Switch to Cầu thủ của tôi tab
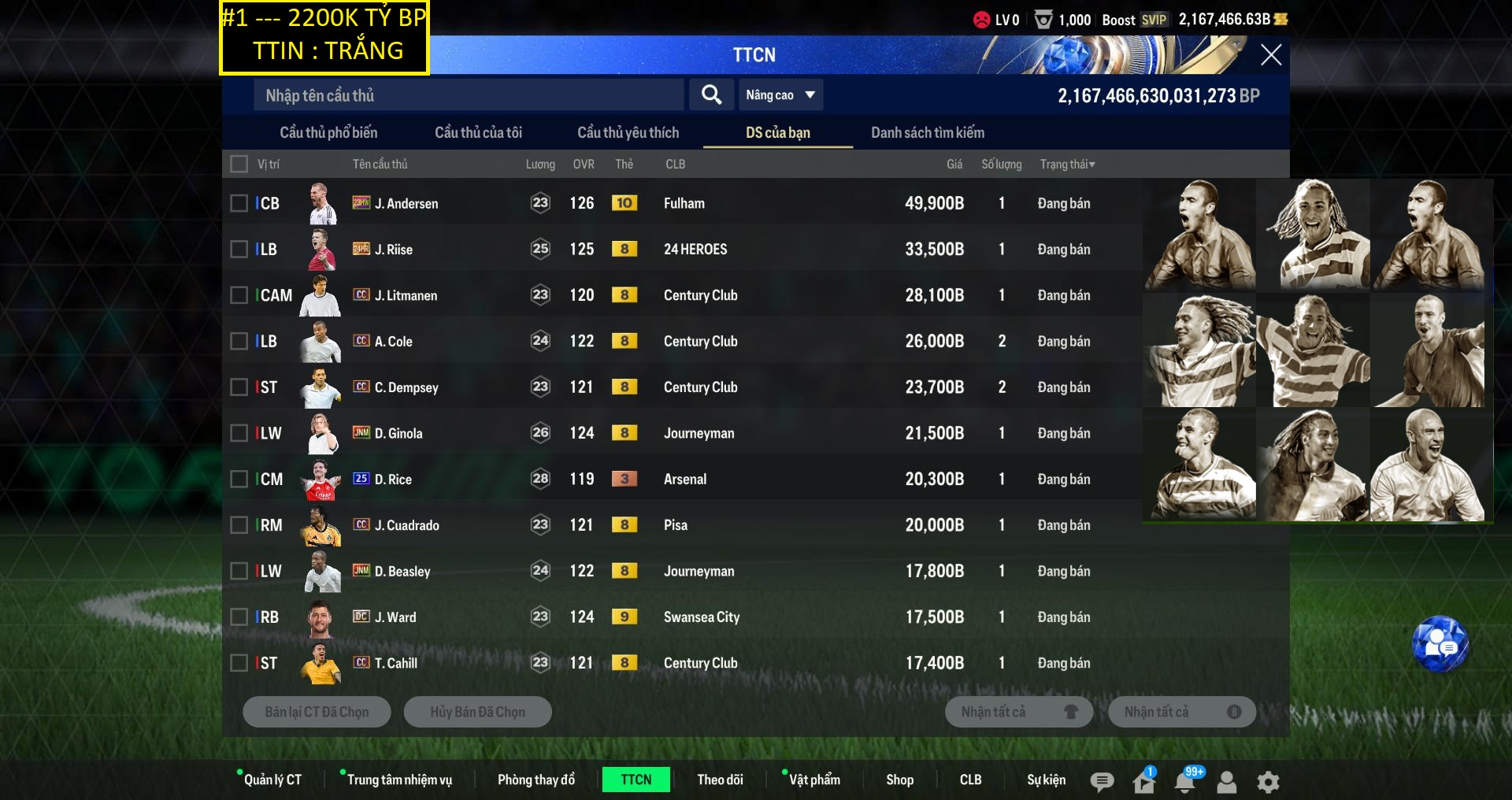The image size is (1512, 800). (x=478, y=132)
